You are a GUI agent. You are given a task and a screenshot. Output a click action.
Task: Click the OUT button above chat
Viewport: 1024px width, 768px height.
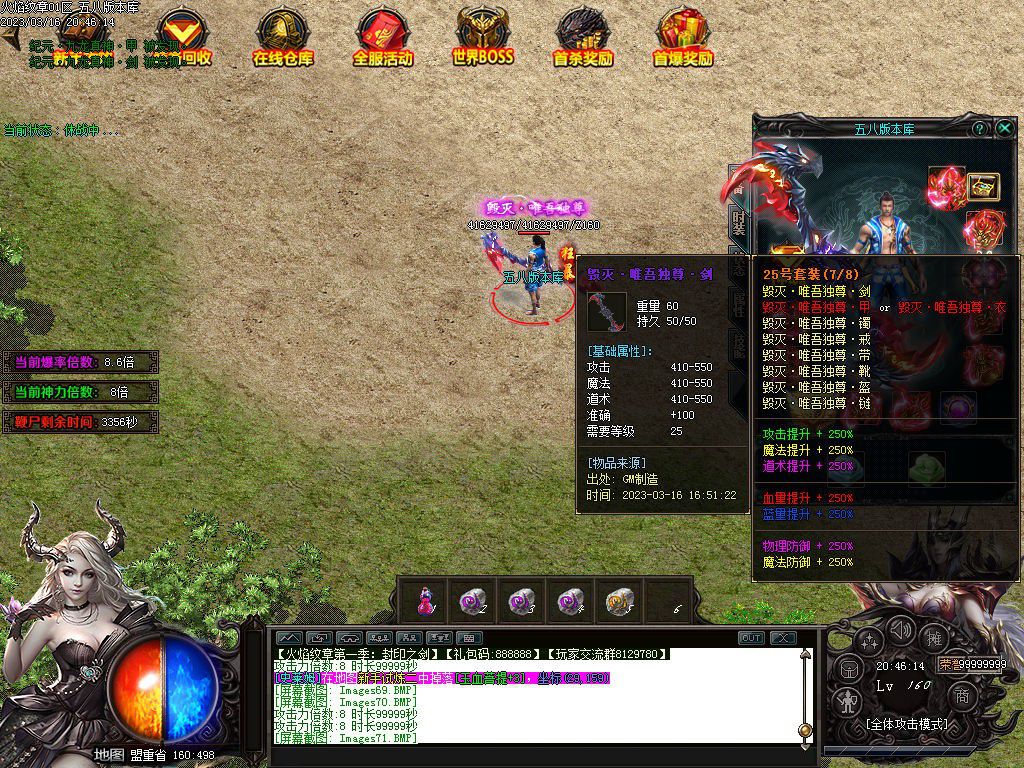[751, 638]
